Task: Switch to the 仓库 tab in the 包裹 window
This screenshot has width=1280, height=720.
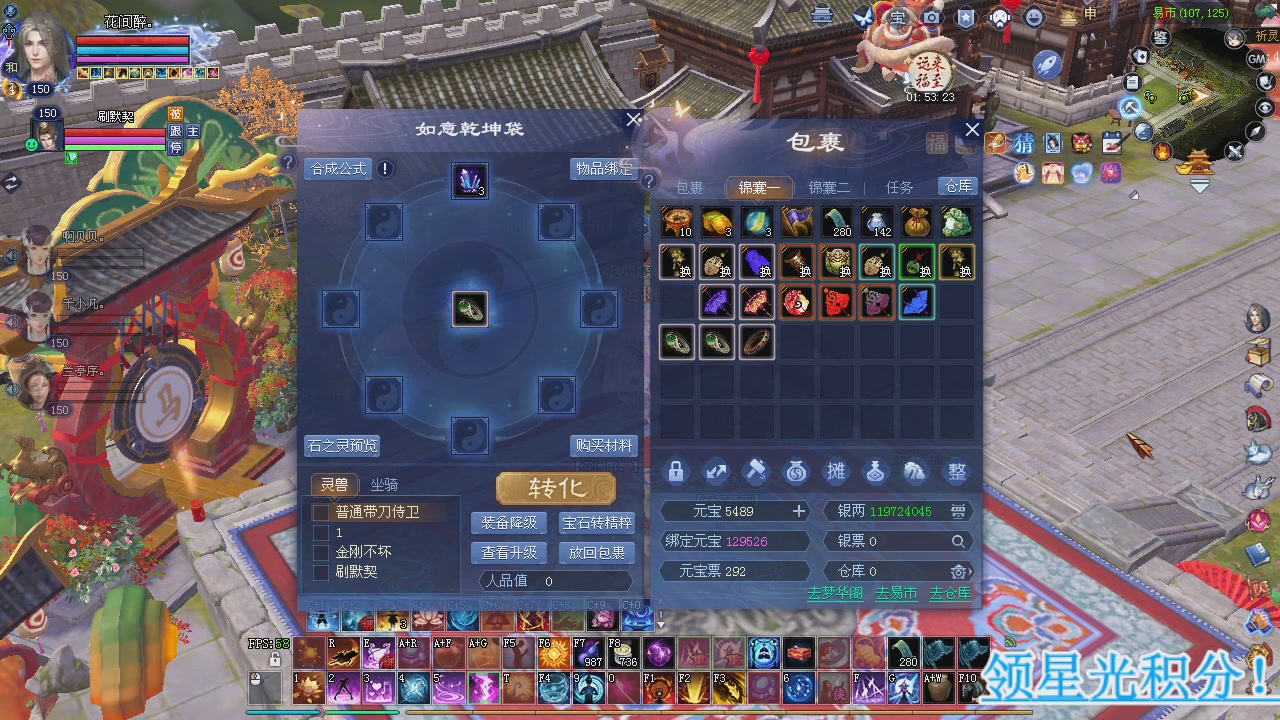Action: click(x=956, y=186)
